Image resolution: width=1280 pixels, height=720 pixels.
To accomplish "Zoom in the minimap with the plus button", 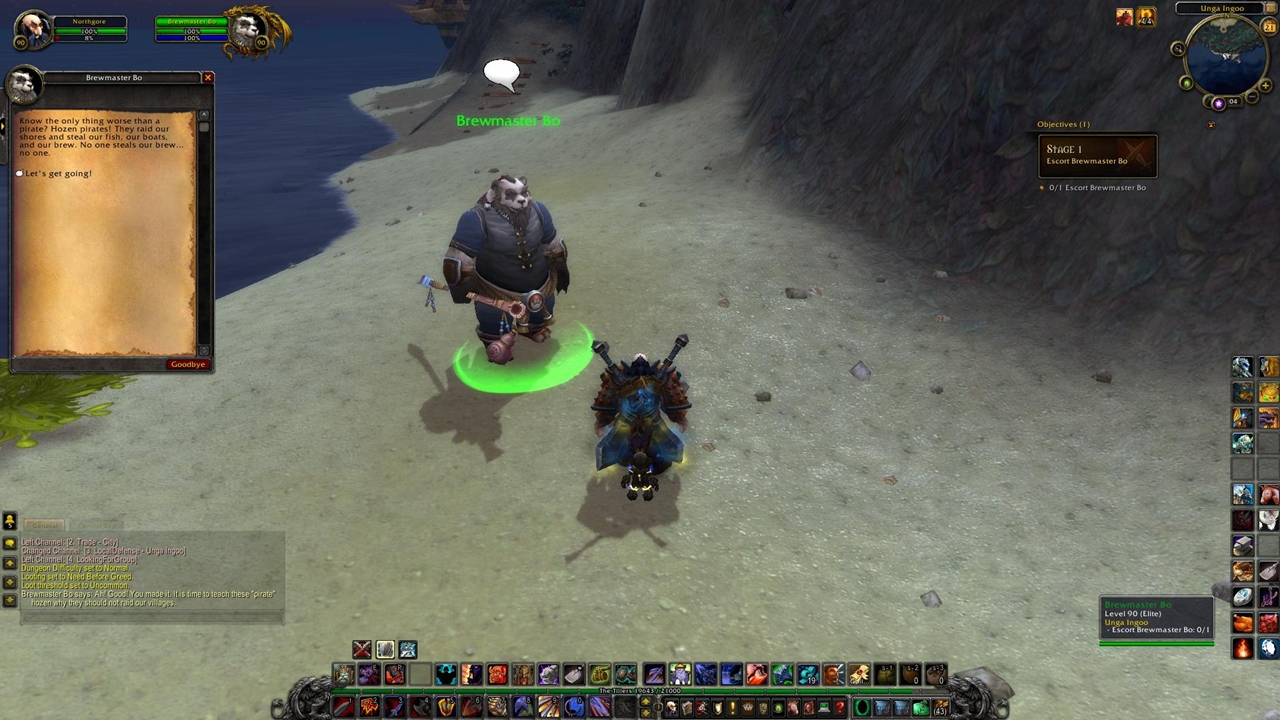I will (1265, 87).
